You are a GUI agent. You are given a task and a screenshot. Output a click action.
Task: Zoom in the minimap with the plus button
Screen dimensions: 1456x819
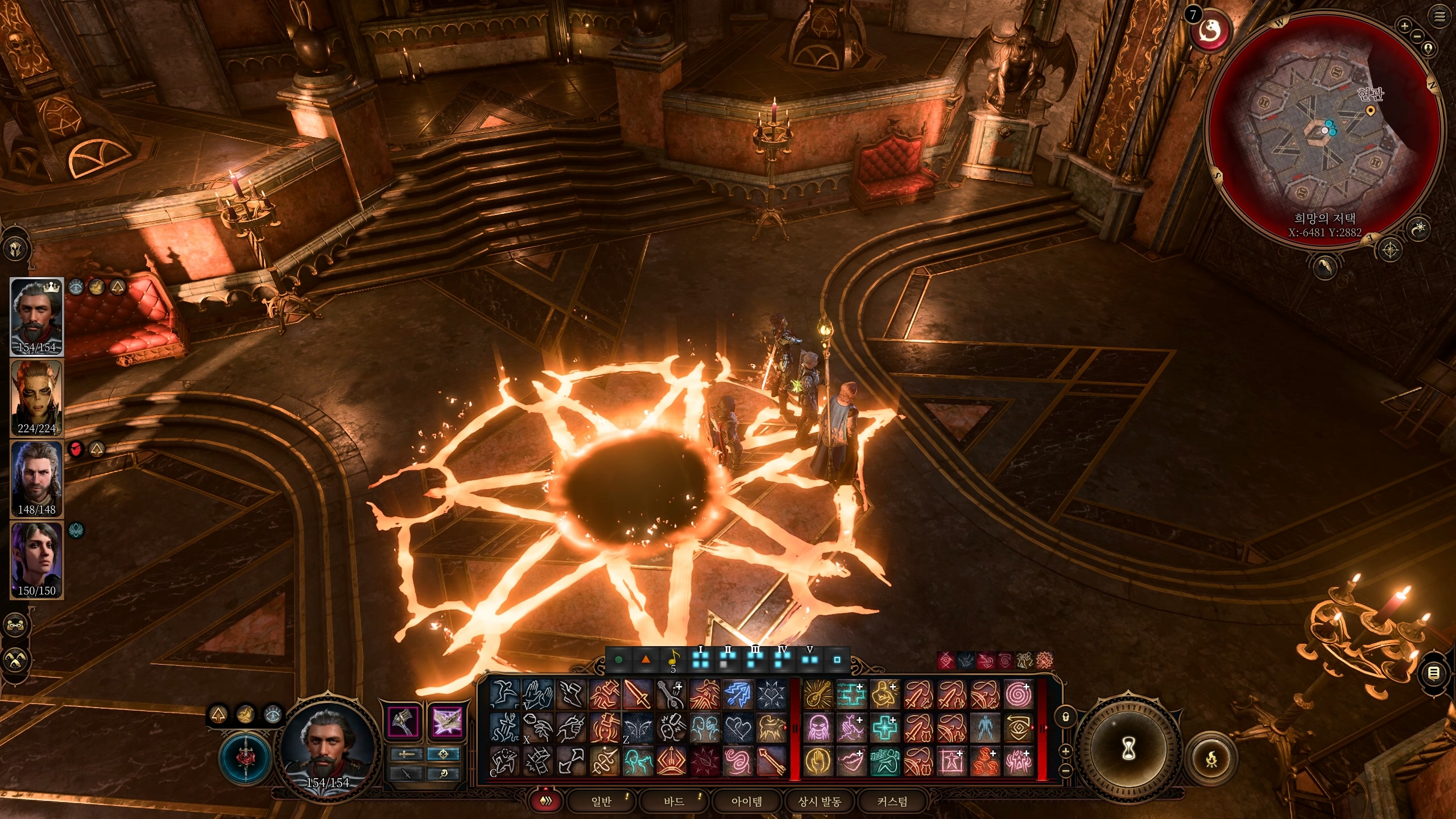pos(1404,26)
